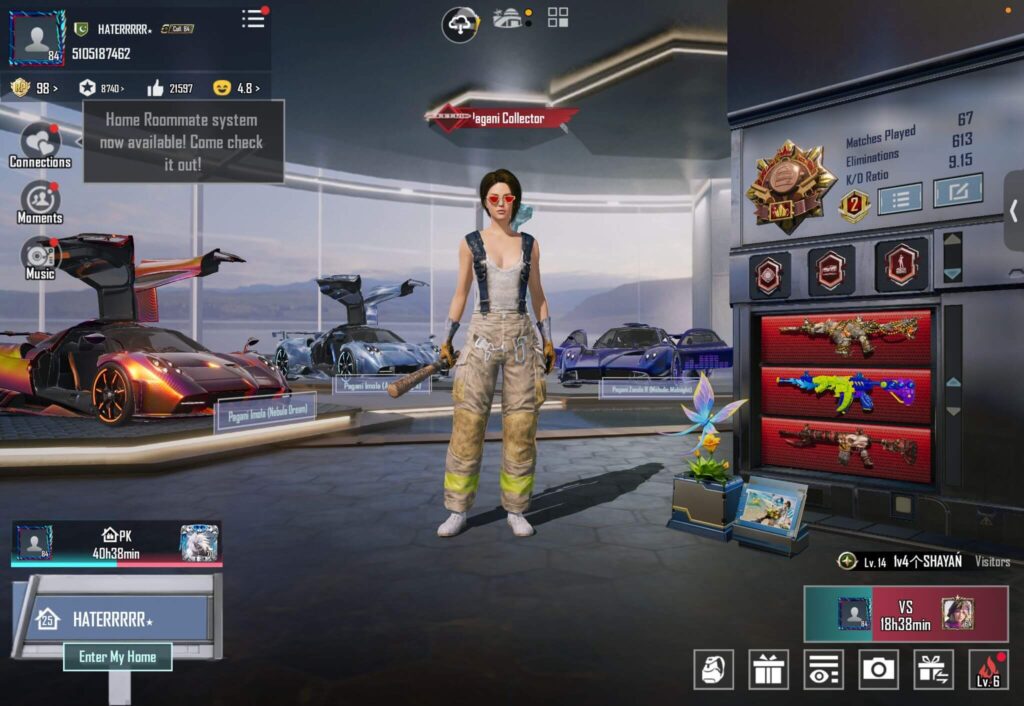
Task: Open the Connections panel
Action: point(40,145)
